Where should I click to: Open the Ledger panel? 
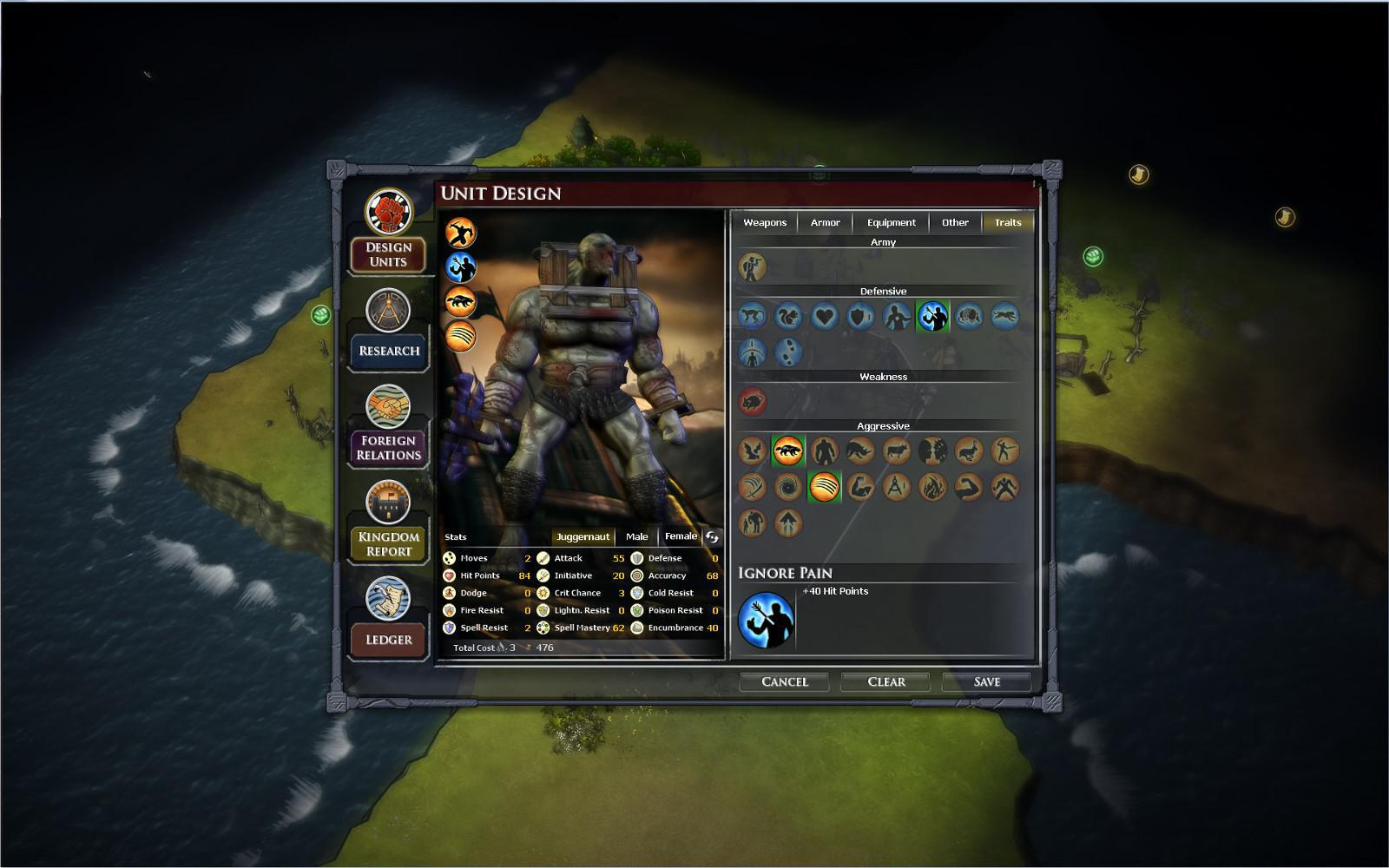387,639
